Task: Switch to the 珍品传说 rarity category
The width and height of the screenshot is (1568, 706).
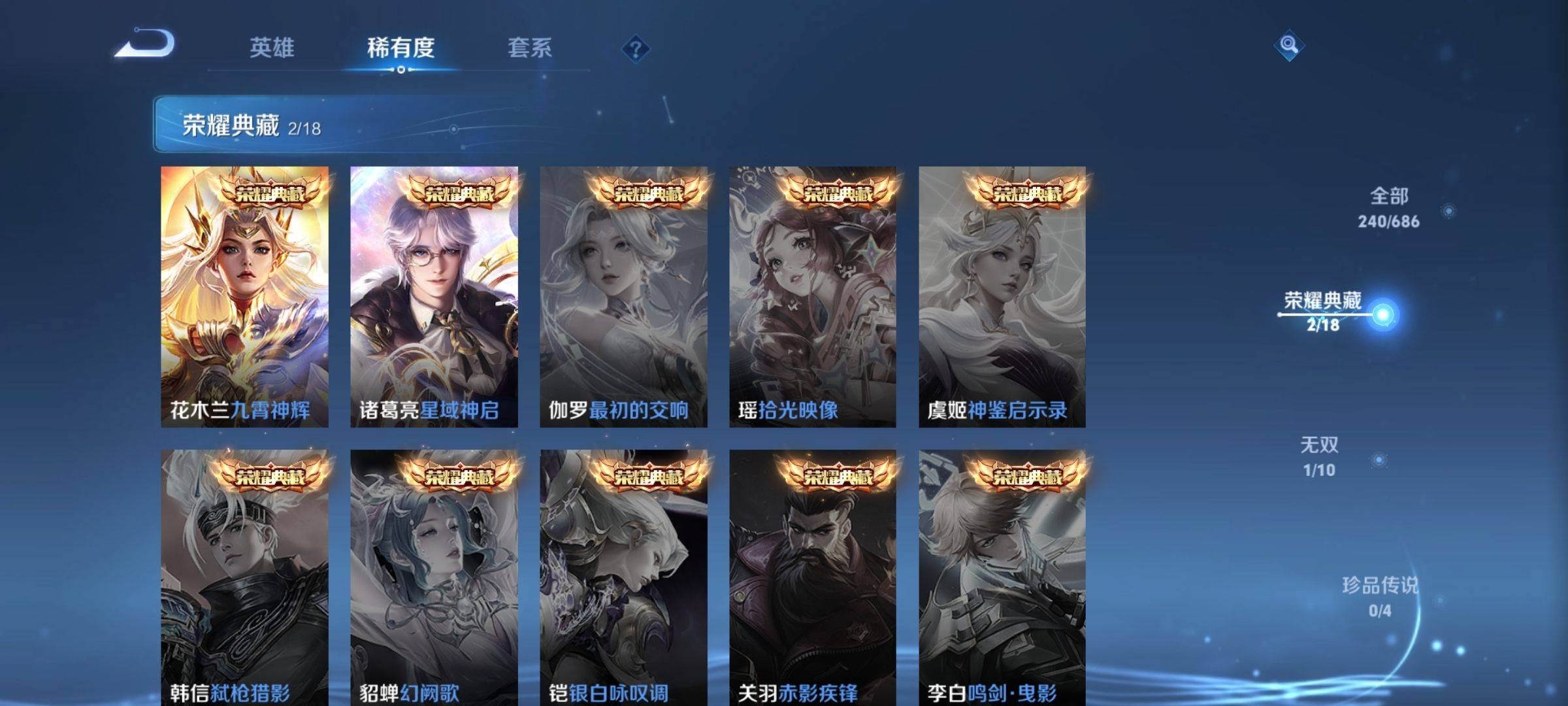Action: (x=1380, y=596)
